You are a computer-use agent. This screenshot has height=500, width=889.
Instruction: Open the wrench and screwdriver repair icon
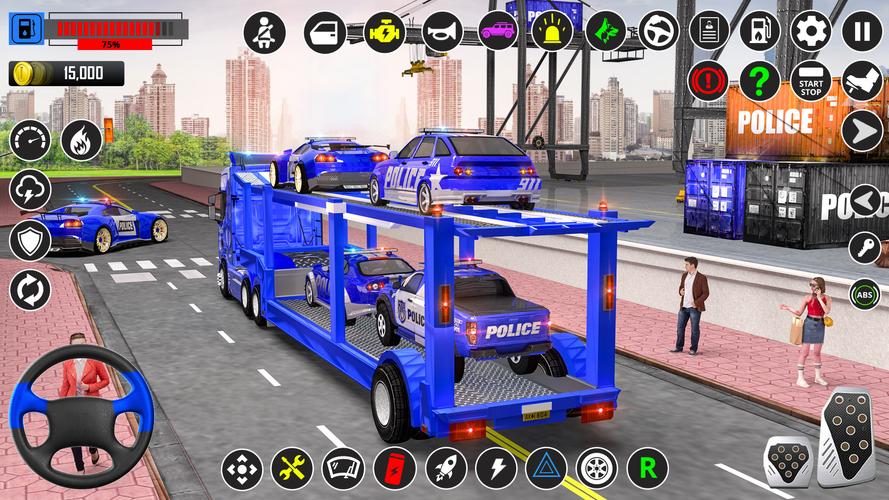point(292,468)
